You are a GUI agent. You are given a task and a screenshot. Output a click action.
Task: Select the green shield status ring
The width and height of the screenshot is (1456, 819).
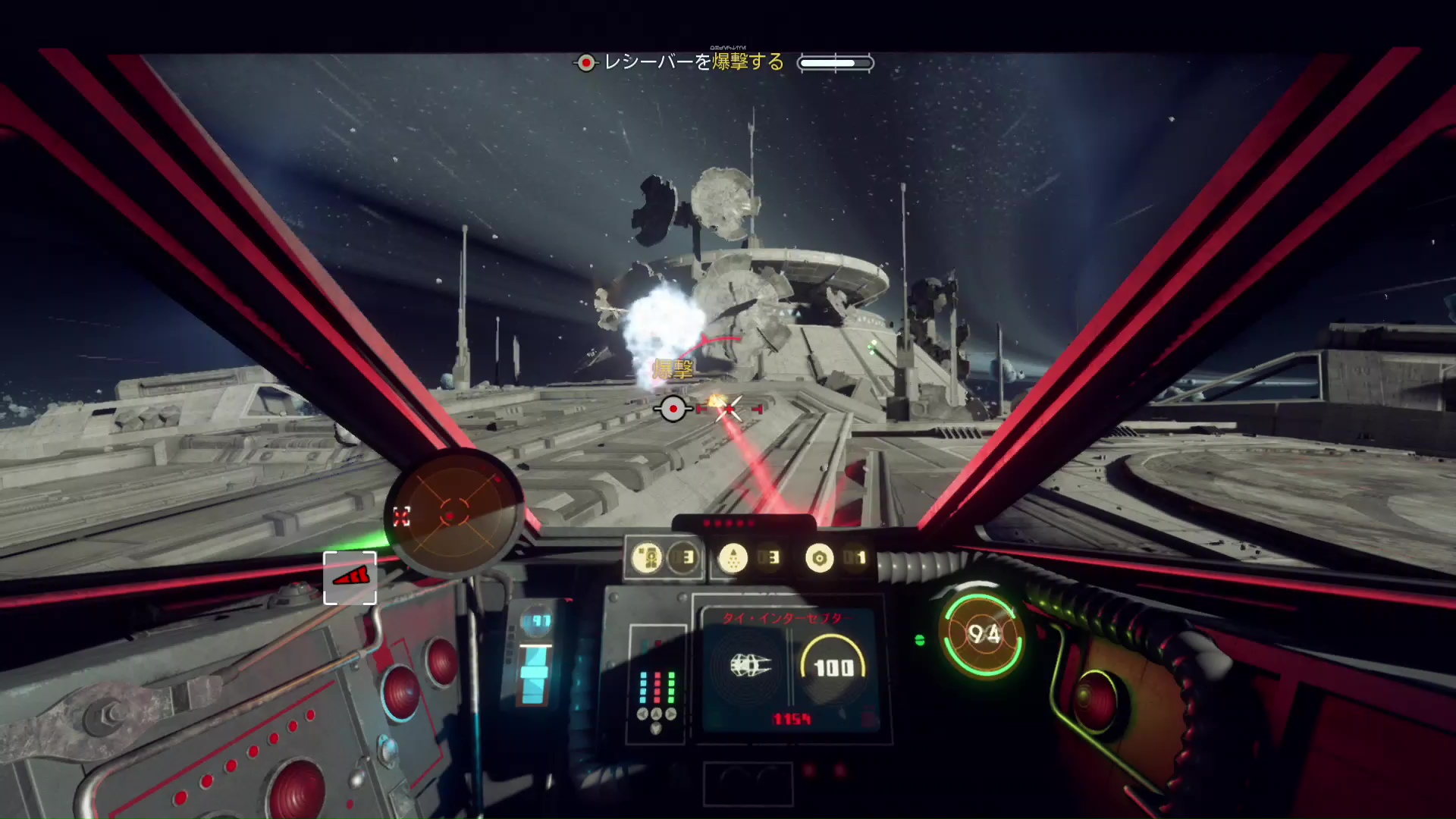[982, 634]
